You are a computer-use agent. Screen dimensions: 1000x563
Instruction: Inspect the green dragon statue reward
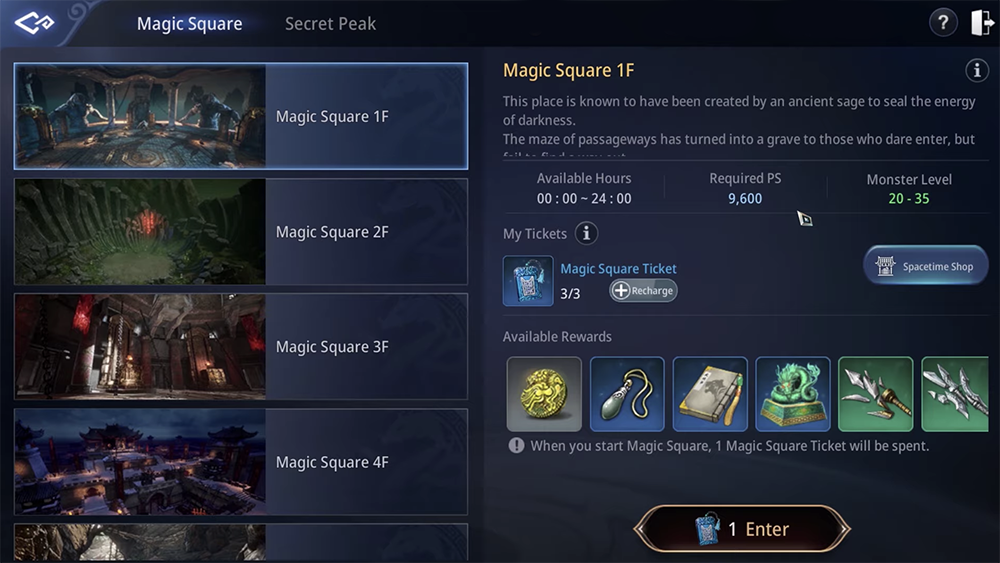[x=793, y=394]
